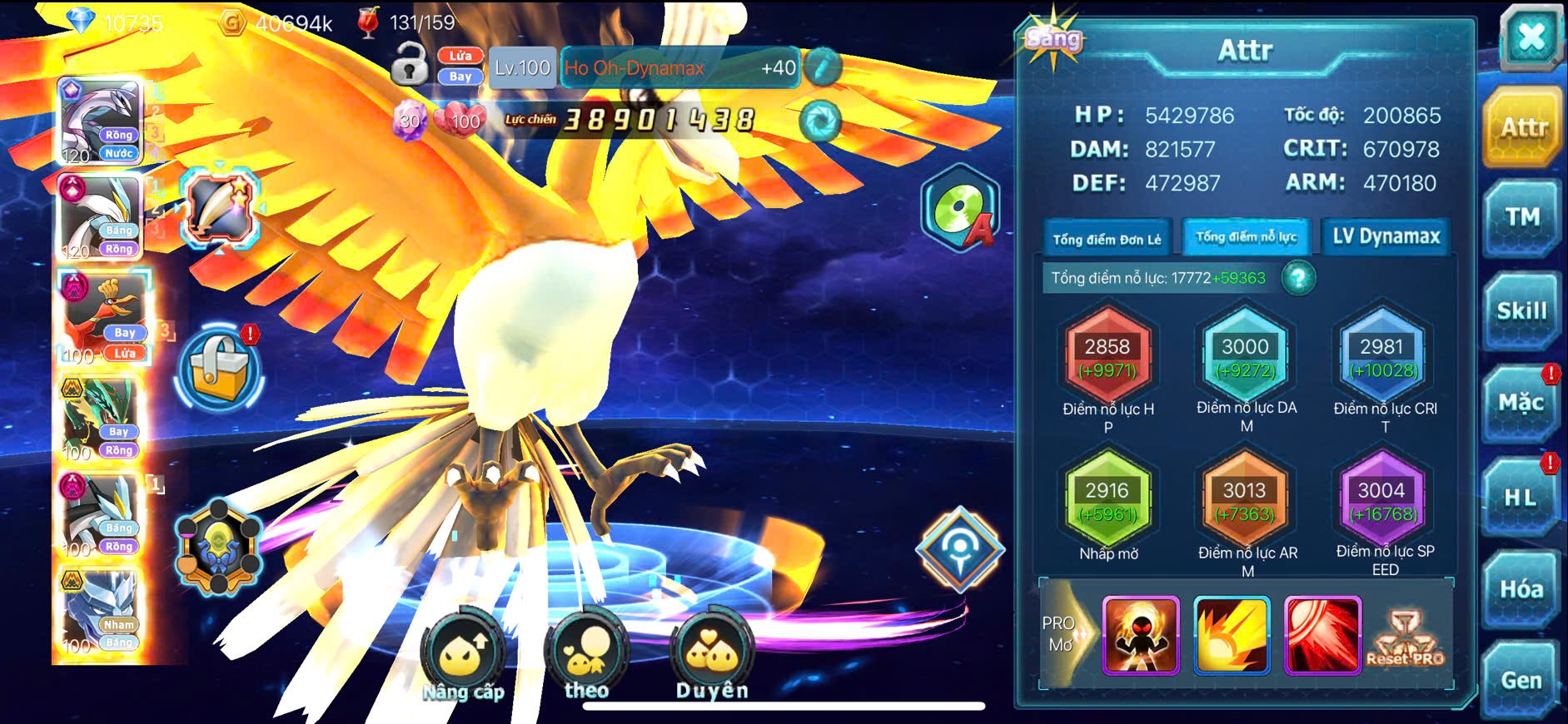Close the attribute panel with the X button
Viewport: 1568px width, 724px height.
click(1531, 37)
